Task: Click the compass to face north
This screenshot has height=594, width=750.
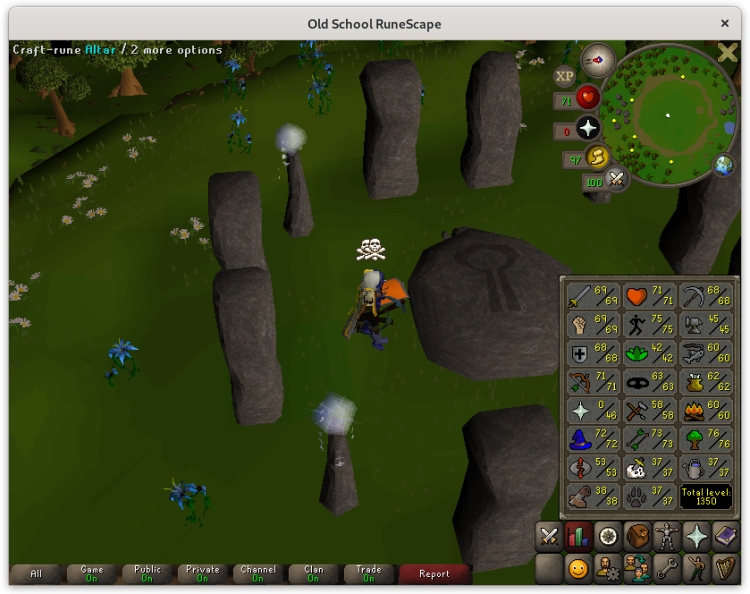Action: pos(598,59)
